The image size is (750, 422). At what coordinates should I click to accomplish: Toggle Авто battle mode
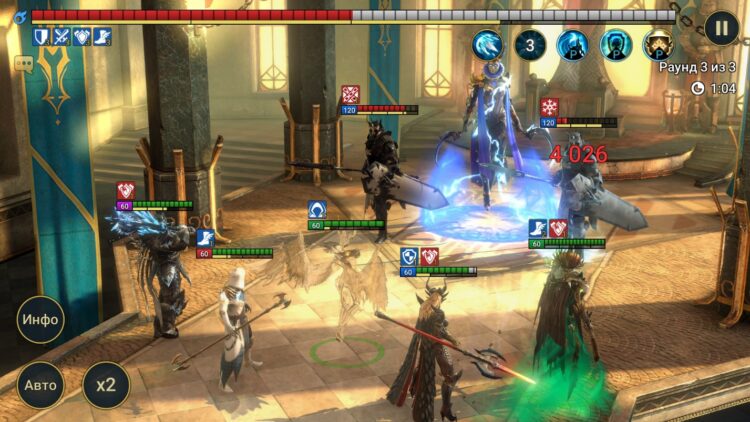(41, 385)
